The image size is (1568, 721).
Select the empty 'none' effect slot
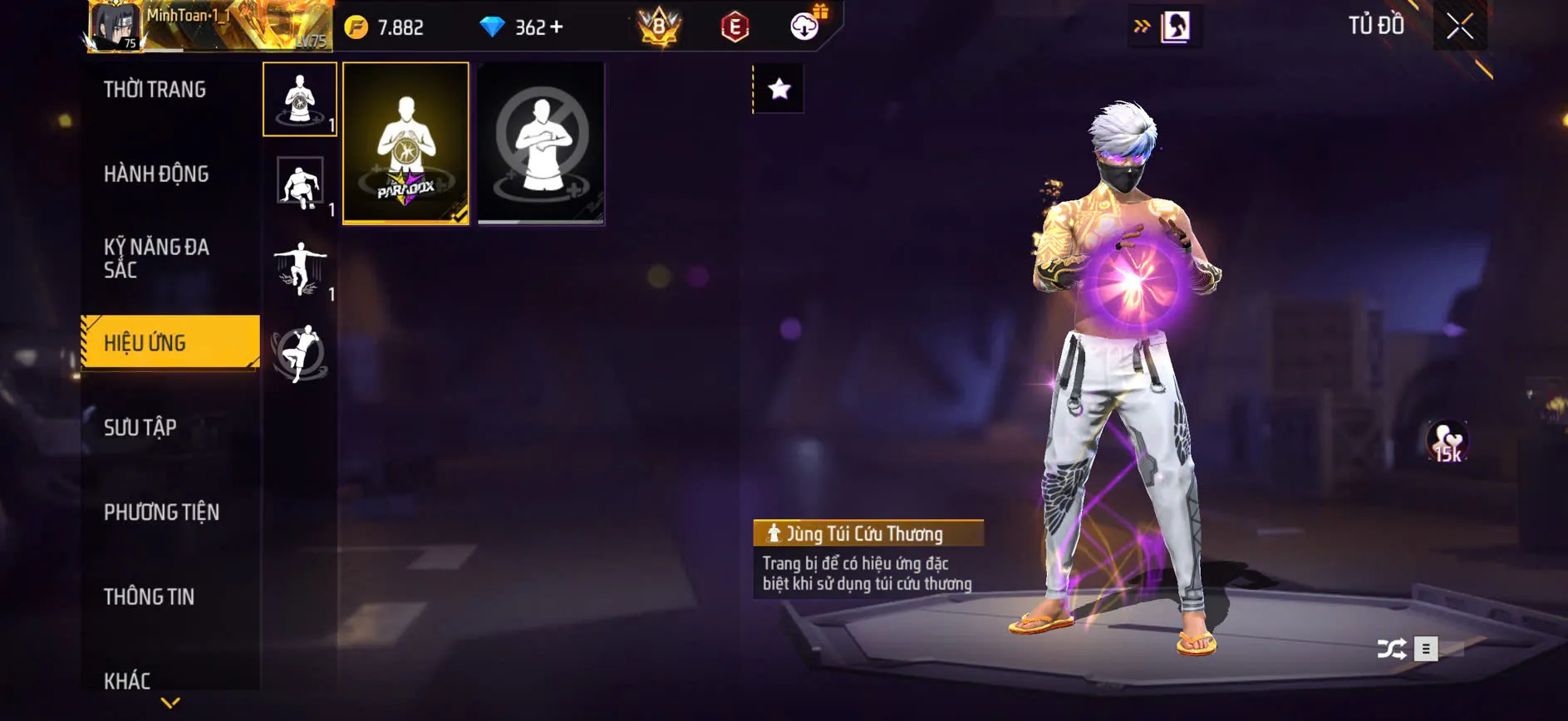coord(541,143)
